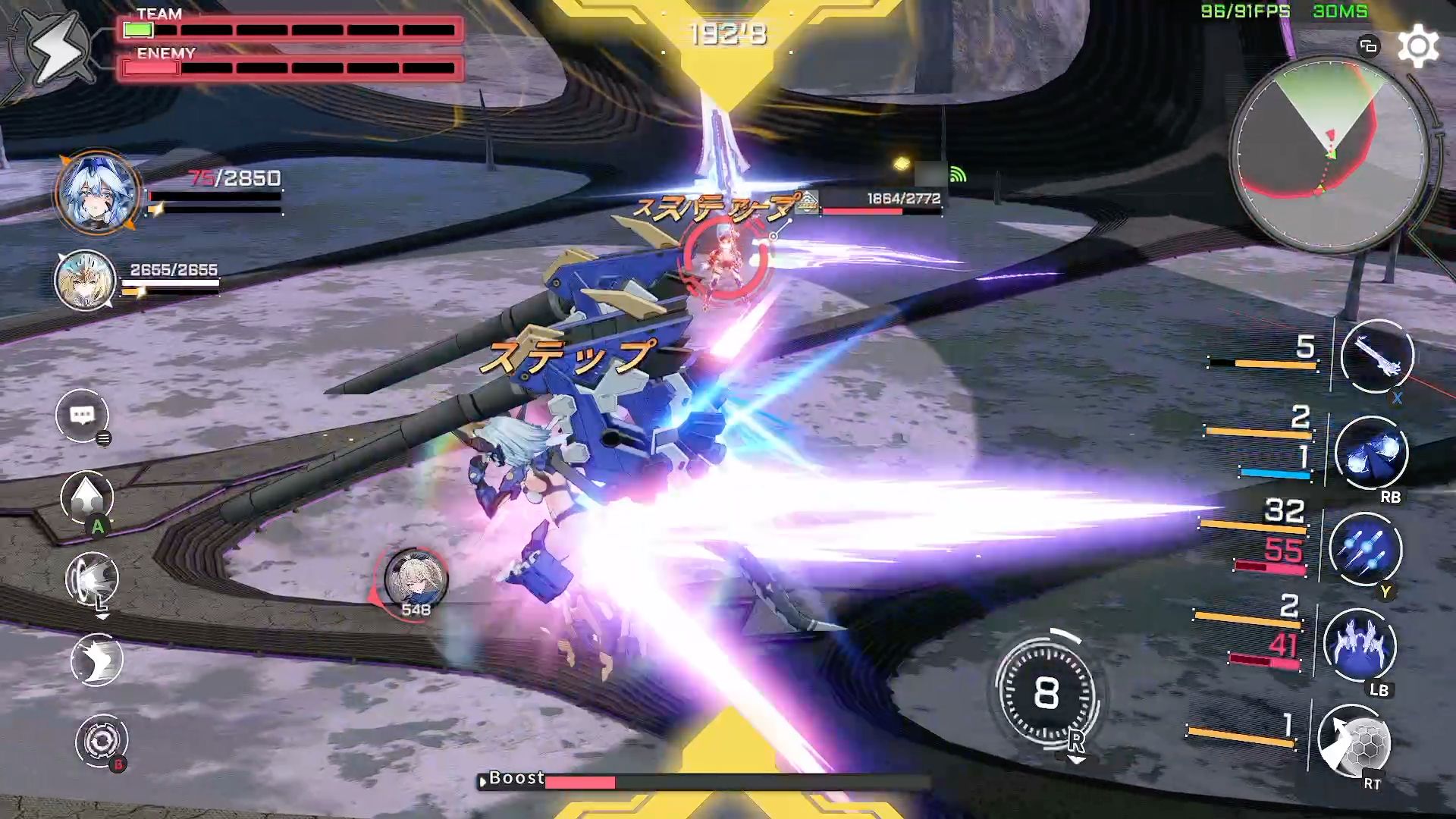Activate the blue energy orb skill
This screenshot has width=1456, height=819.
[x=1371, y=453]
